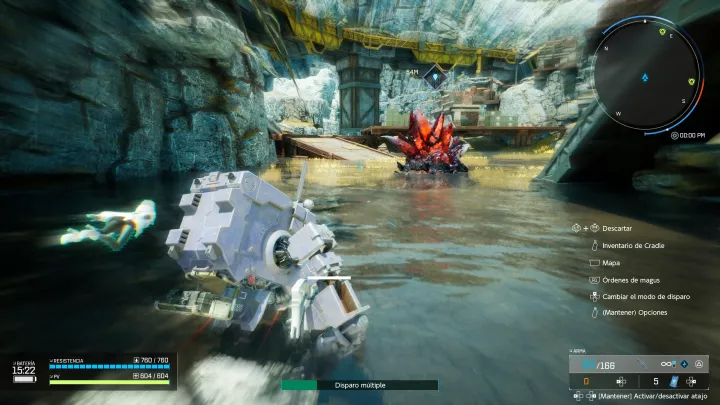
Task: Select the orange item slot in the weapon panel
Action: tap(586, 380)
